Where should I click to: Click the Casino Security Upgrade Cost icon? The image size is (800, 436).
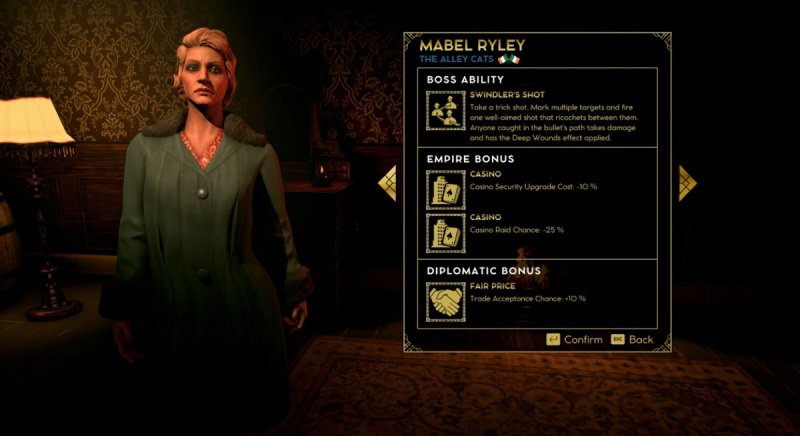[445, 190]
